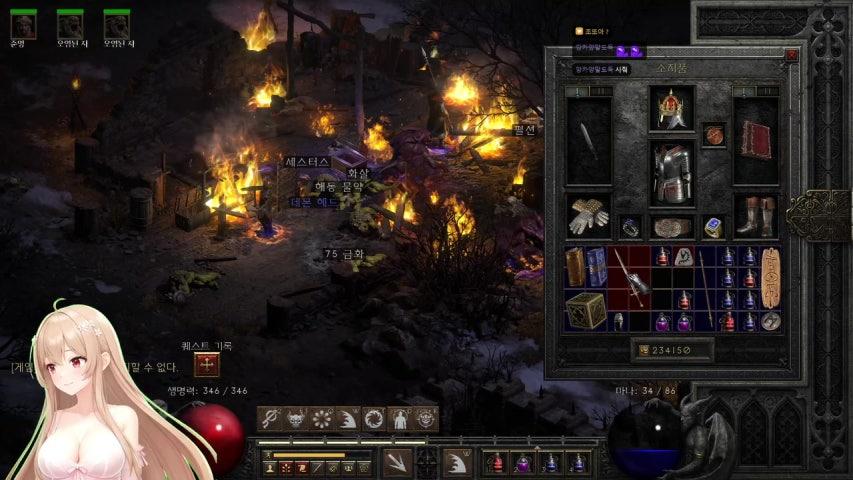Open the quest log notification button
Screen dimensions: 853x480
coord(207,365)
